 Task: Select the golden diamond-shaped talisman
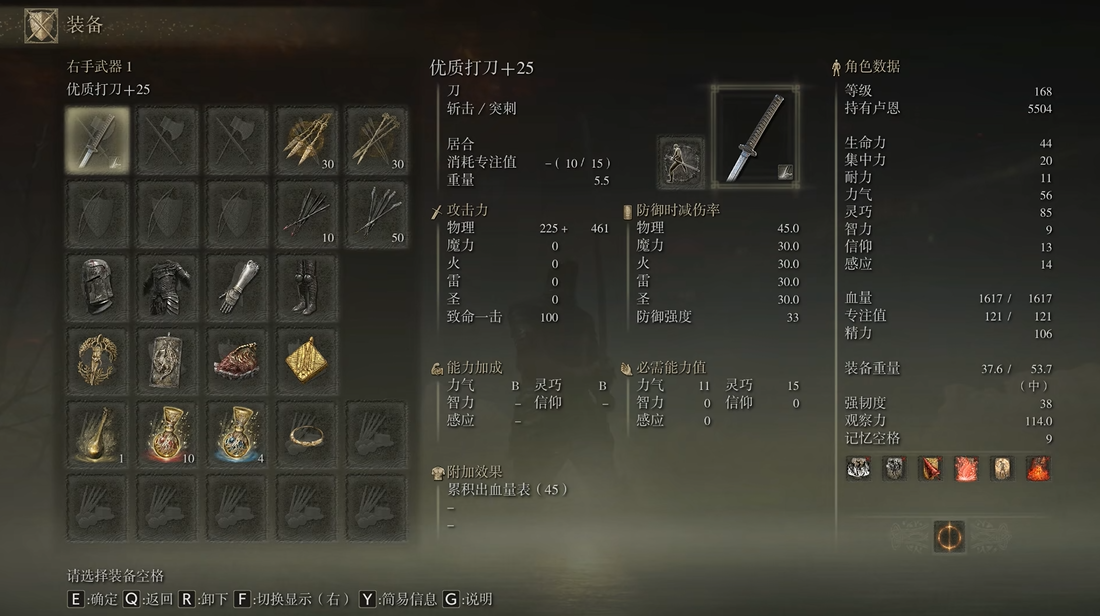[307, 360]
